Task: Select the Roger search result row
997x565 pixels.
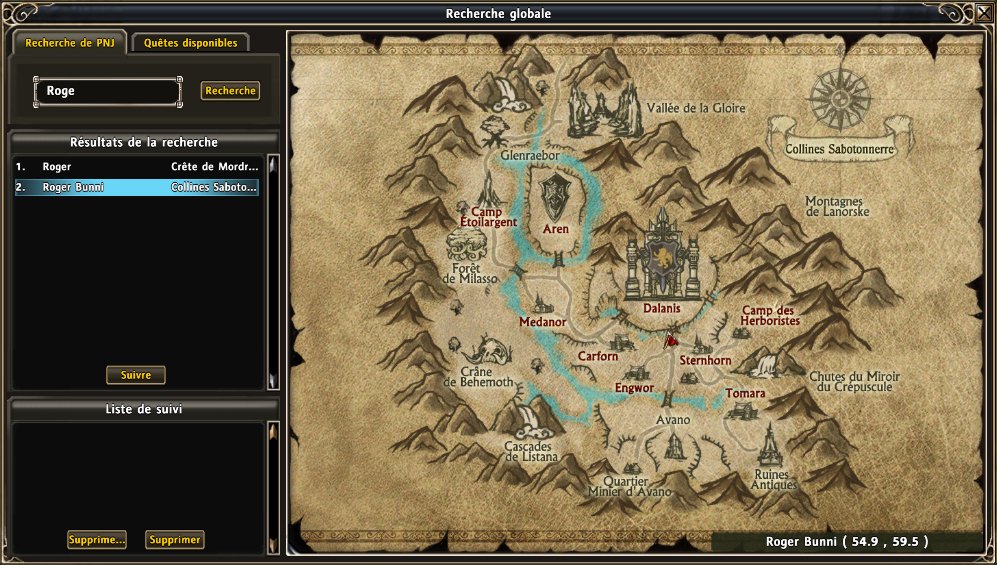Action: [136, 167]
